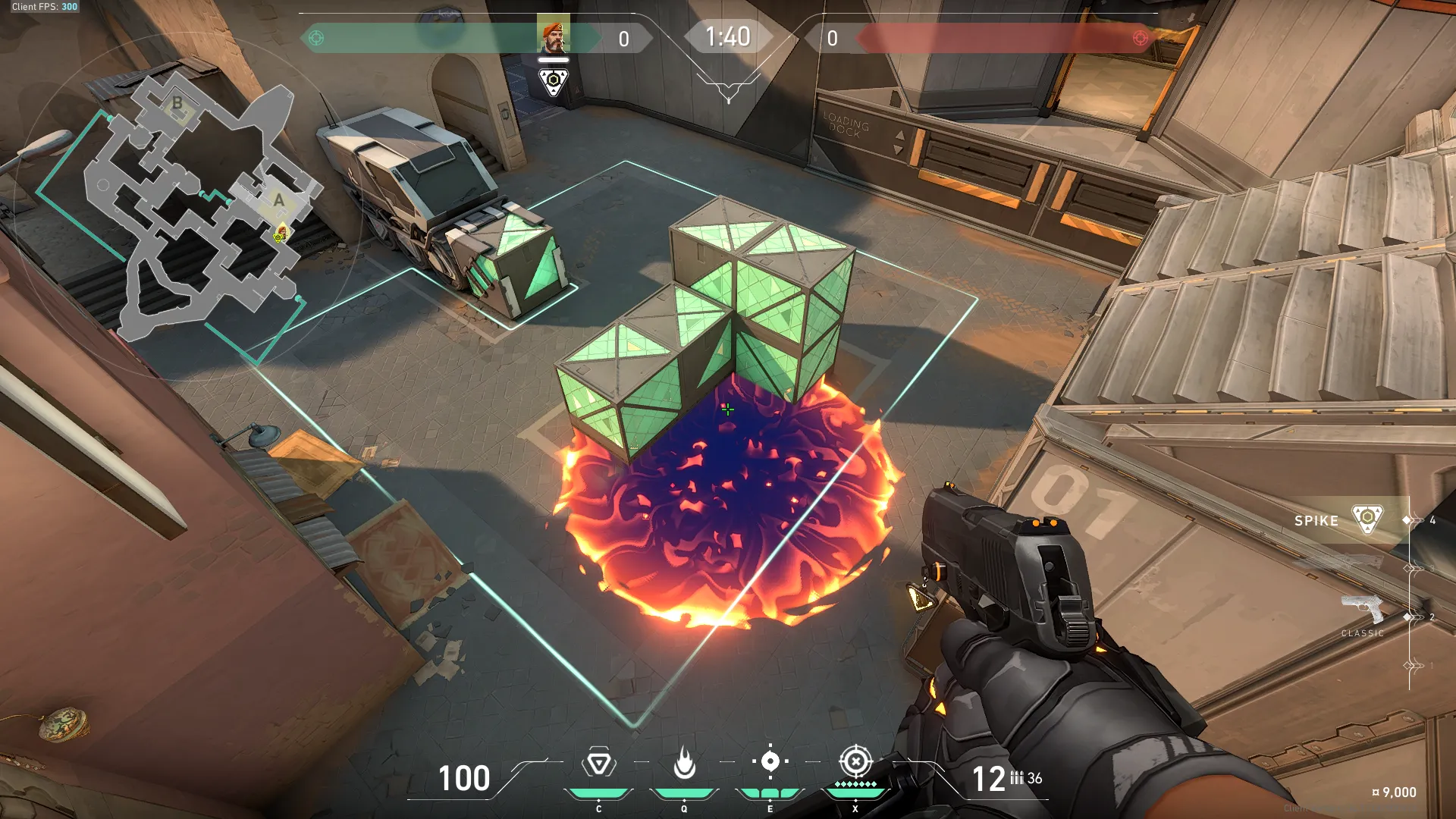Select the bearded agent portrait at top
The image size is (1456, 819).
click(553, 33)
